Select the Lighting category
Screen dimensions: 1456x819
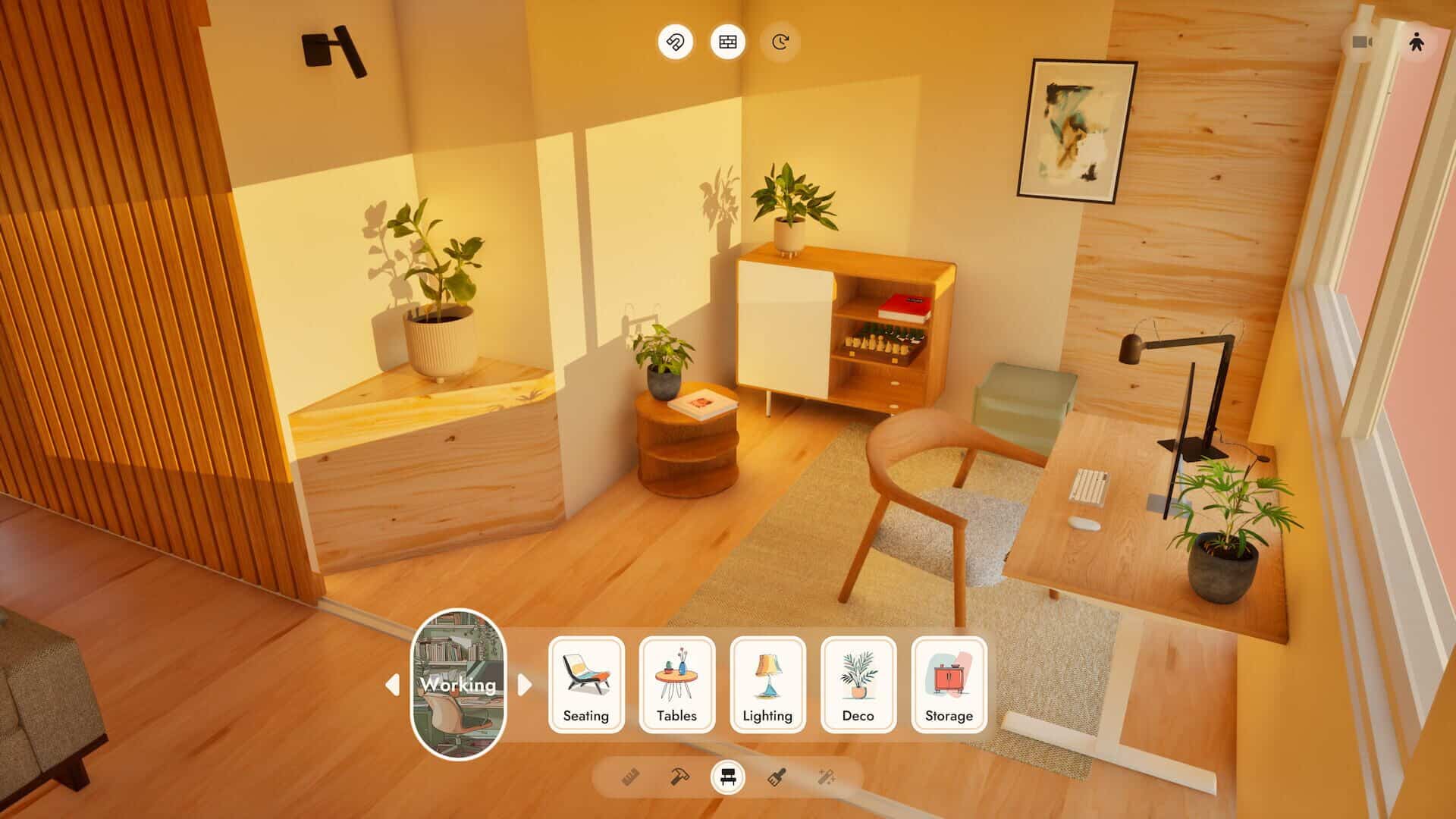coord(767,685)
